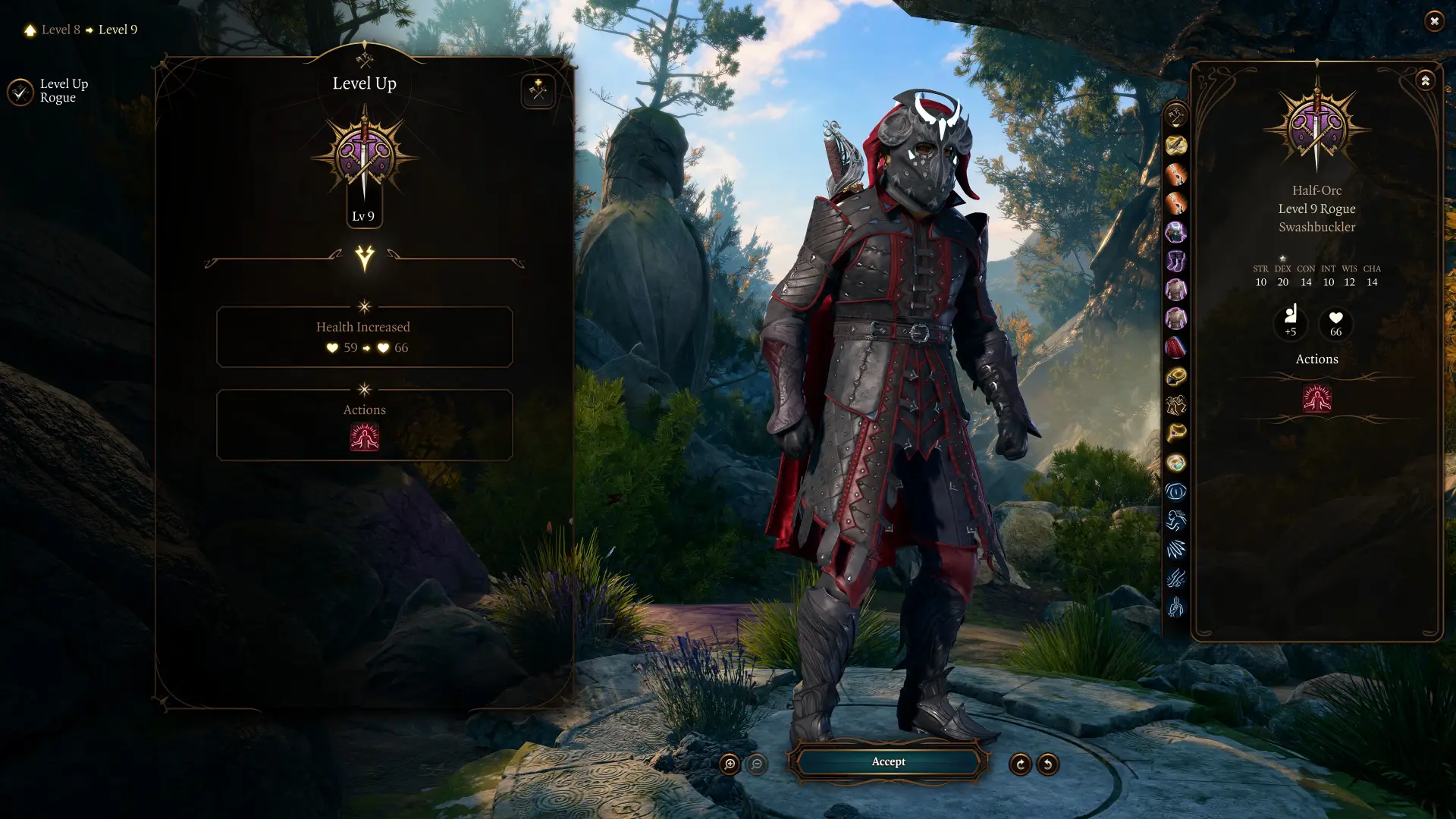Zoom in on the character model
Image resolution: width=1456 pixels, height=819 pixels.
(x=730, y=764)
